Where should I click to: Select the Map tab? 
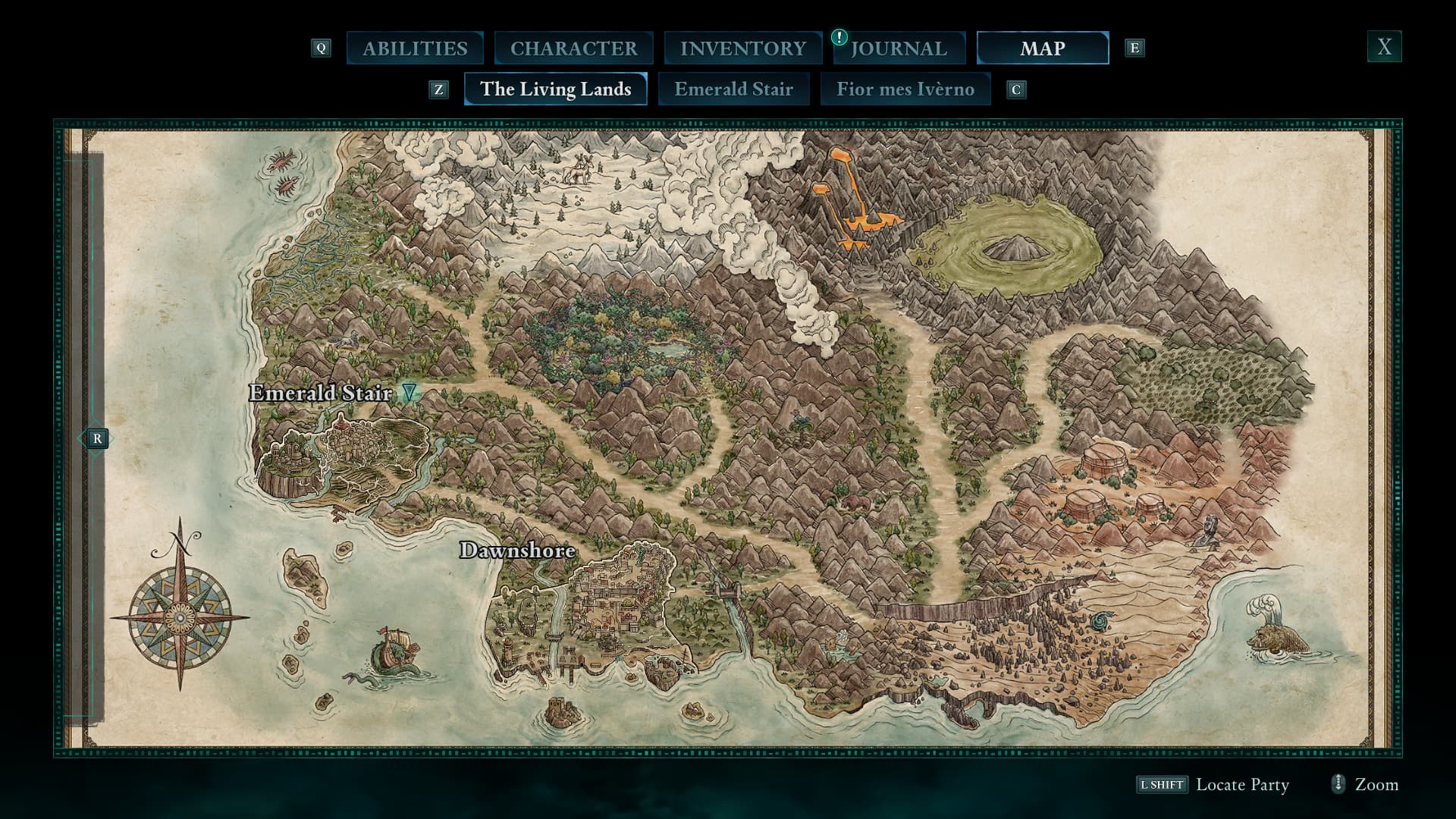[x=1042, y=49]
